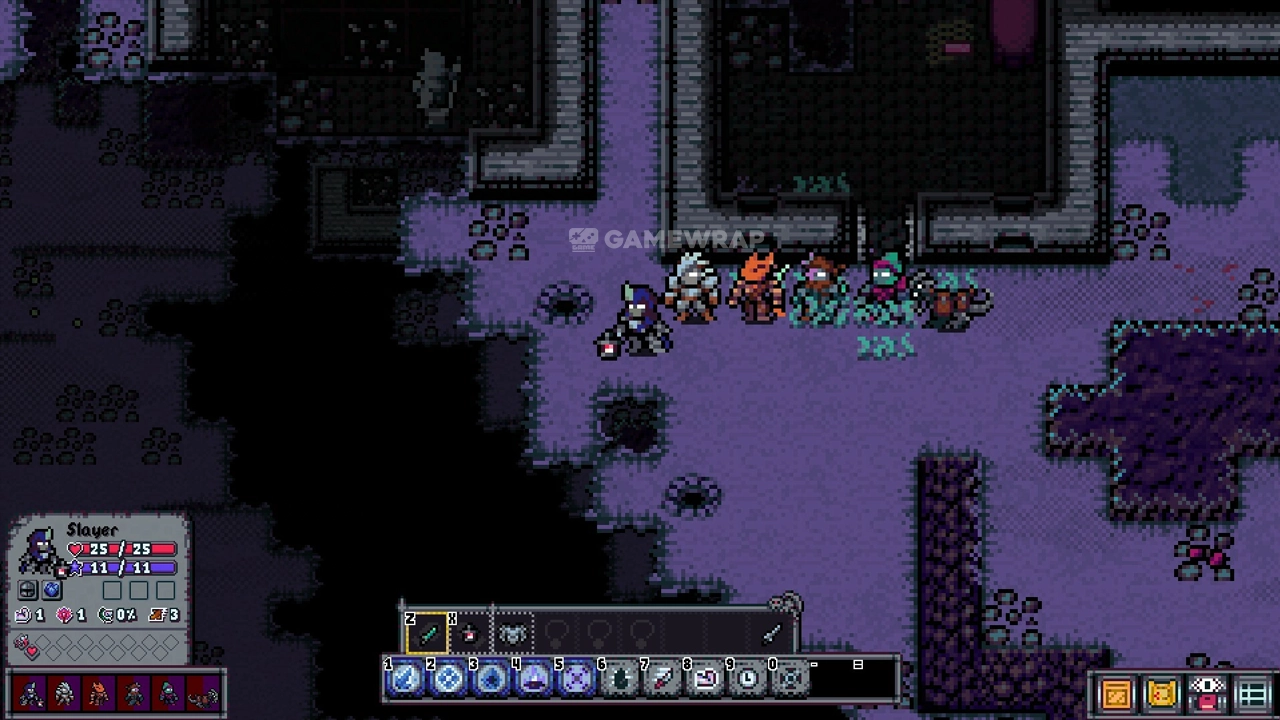
Task: Use the crosshair skill in slot 0
Action: (x=790, y=680)
